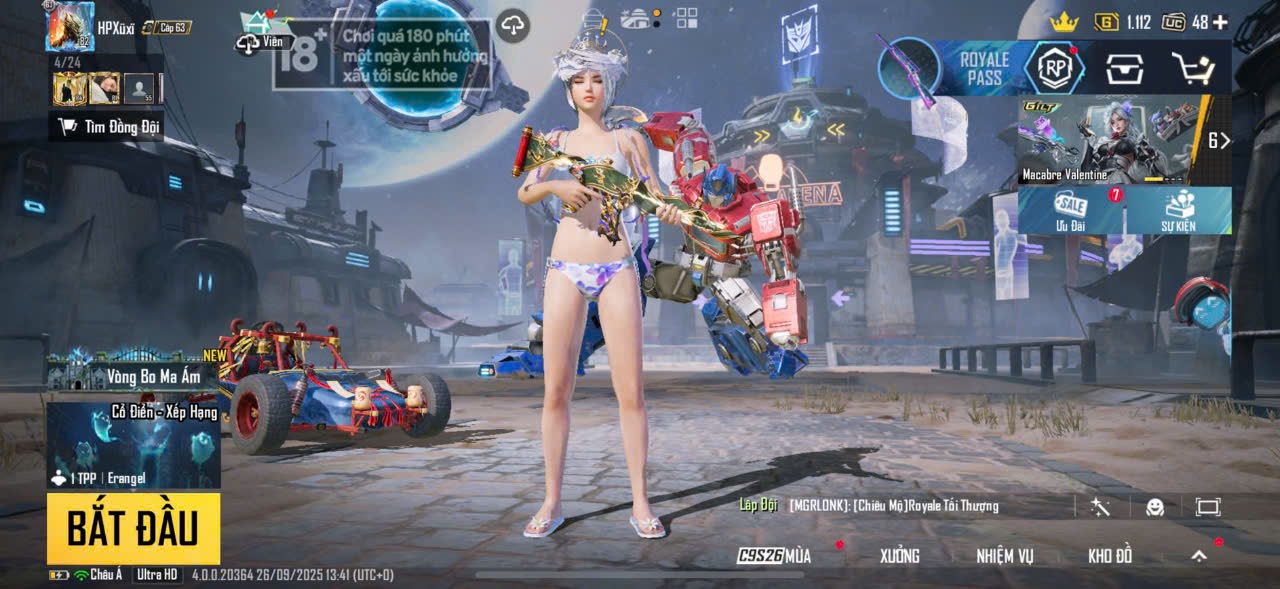The height and width of the screenshot is (589, 1280).
Task: Open the Royale Pass banner
Action: point(984,68)
